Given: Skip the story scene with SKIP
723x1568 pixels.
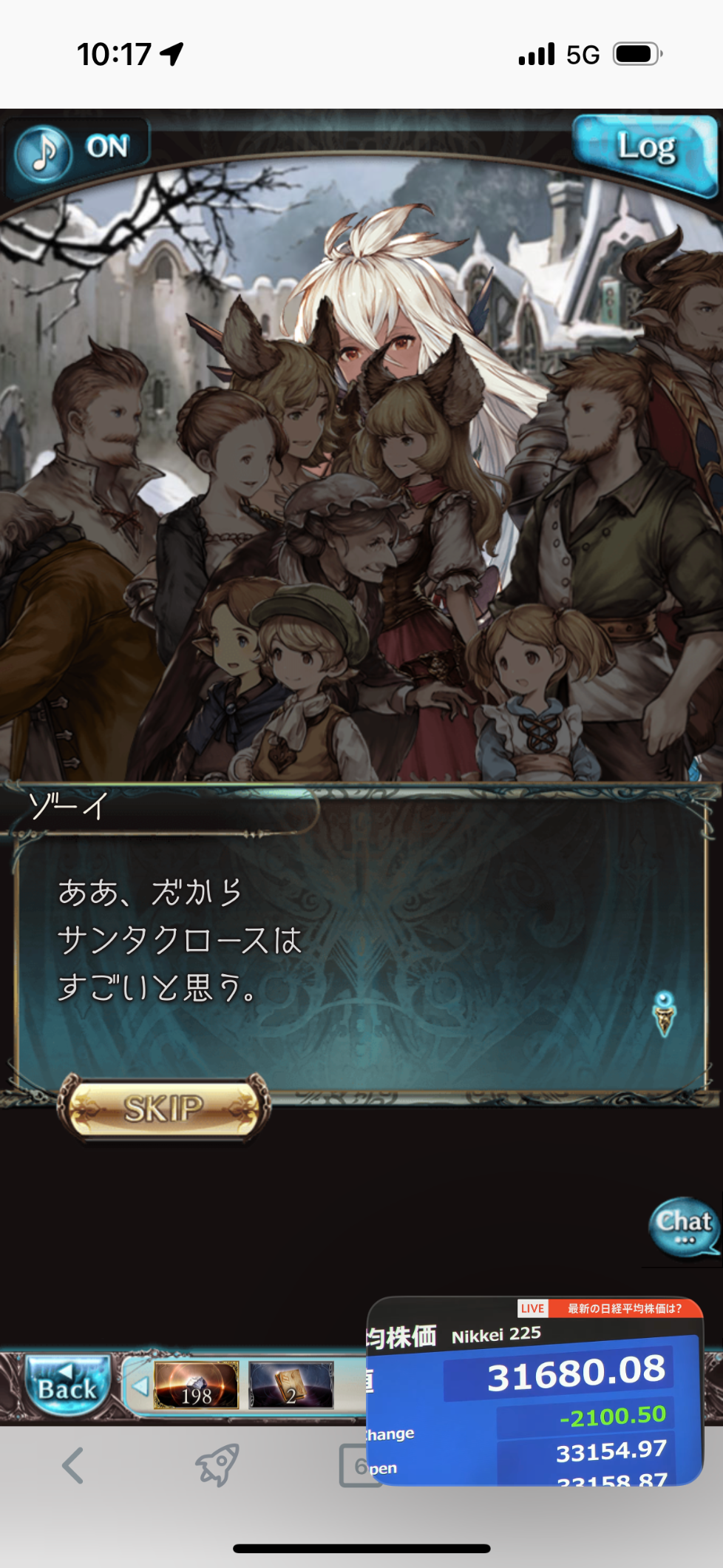Looking at the screenshot, I should point(164,1109).
